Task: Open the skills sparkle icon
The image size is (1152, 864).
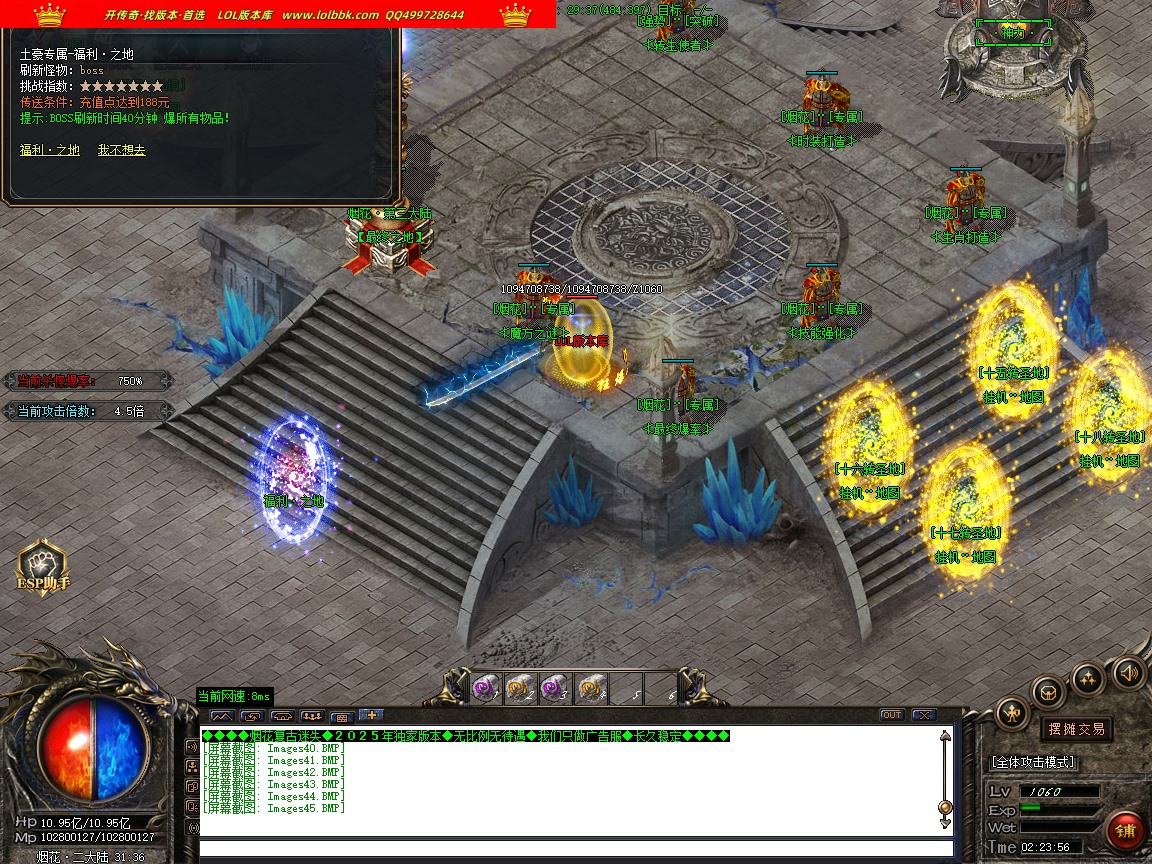Action: pyautogui.click(x=1088, y=679)
